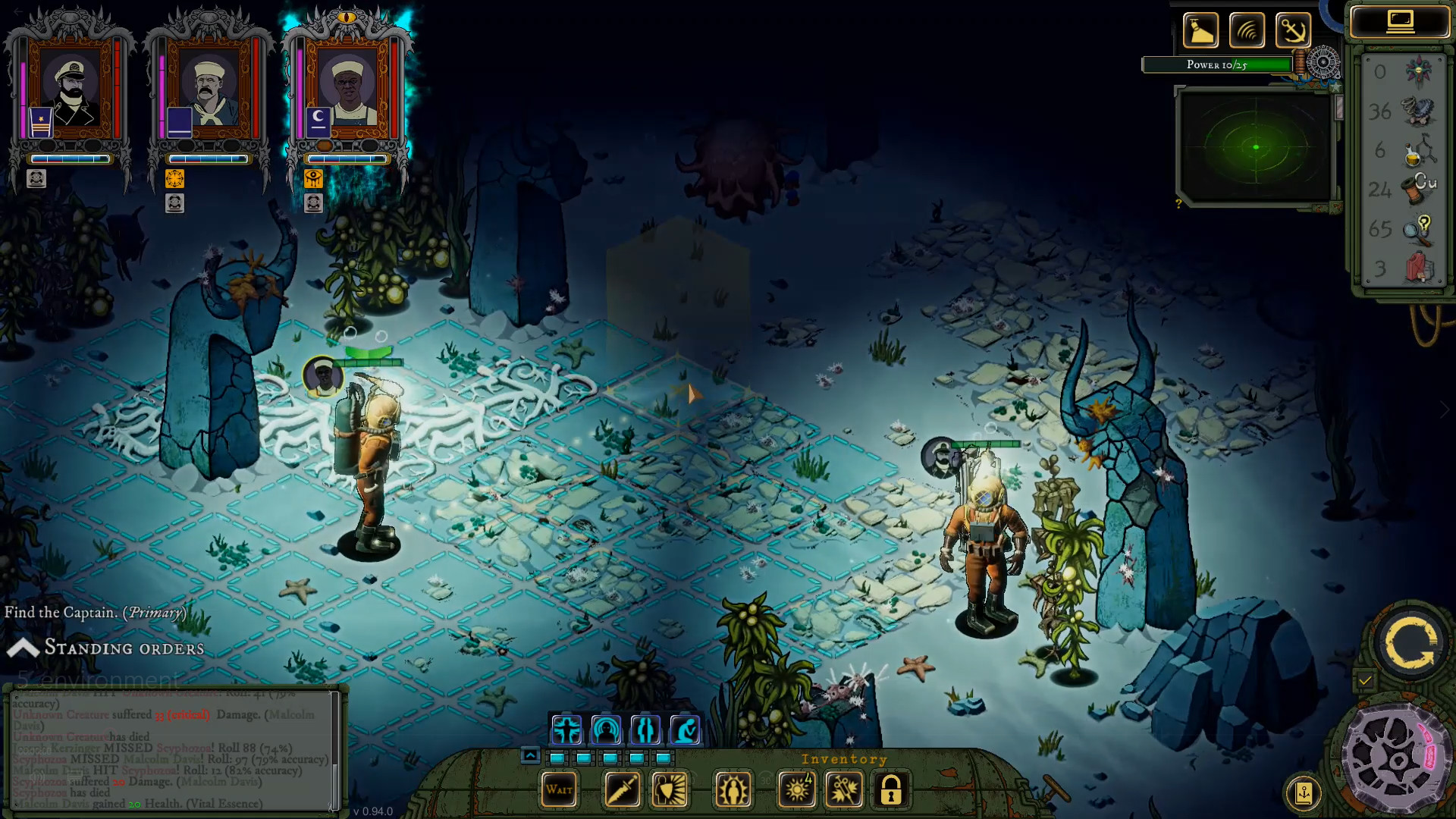
Task: Select the kneeling figure blue ability icon
Action: tap(685, 730)
